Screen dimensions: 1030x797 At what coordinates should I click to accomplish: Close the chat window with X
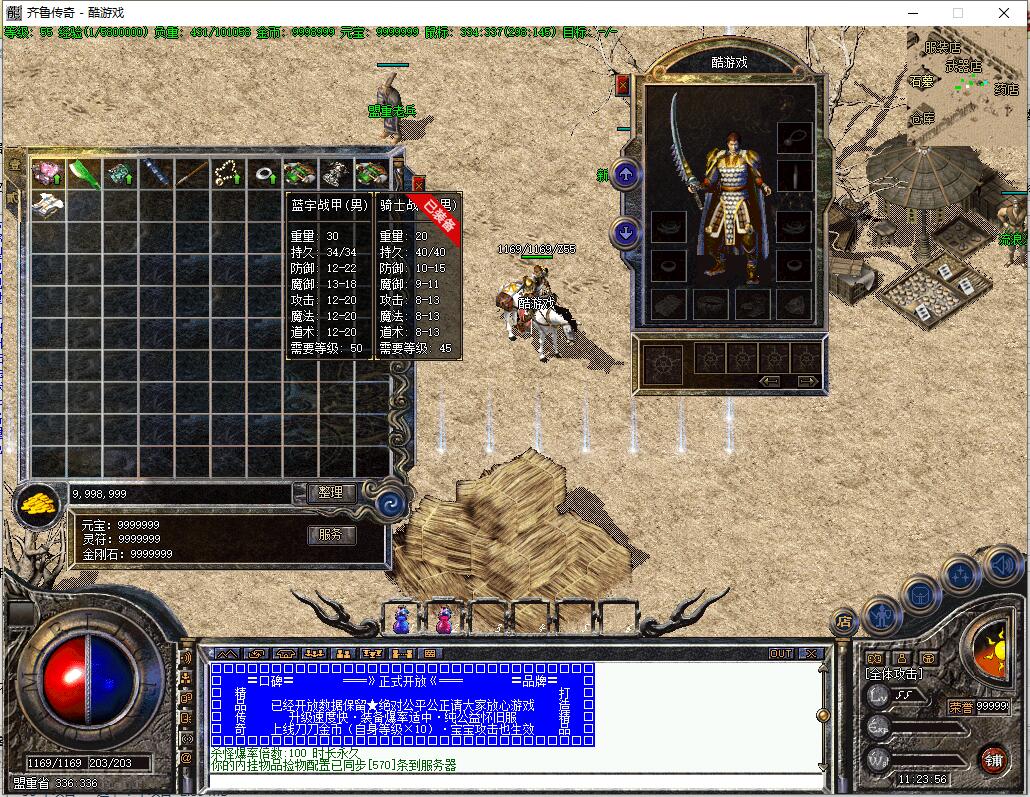point(810,654)
